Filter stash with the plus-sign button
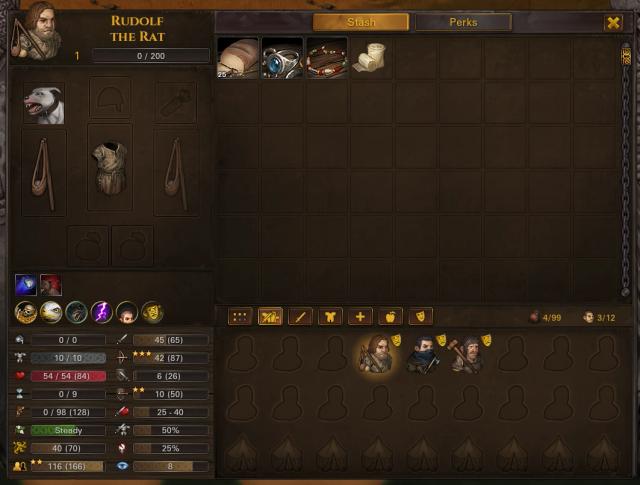640x485 pixels. point(360,317)
